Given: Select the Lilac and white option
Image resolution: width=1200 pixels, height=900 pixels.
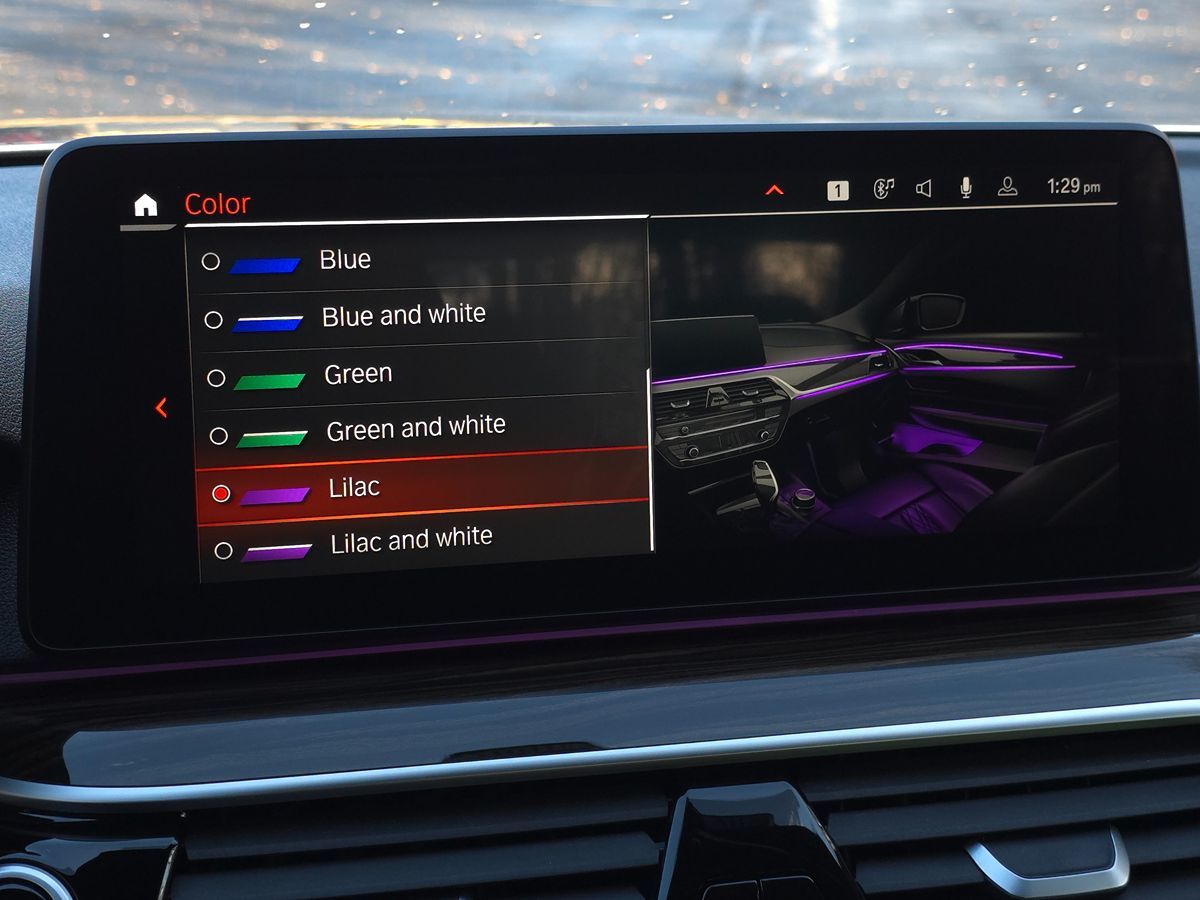Looking at the screenshot, I should coord(411,541).
